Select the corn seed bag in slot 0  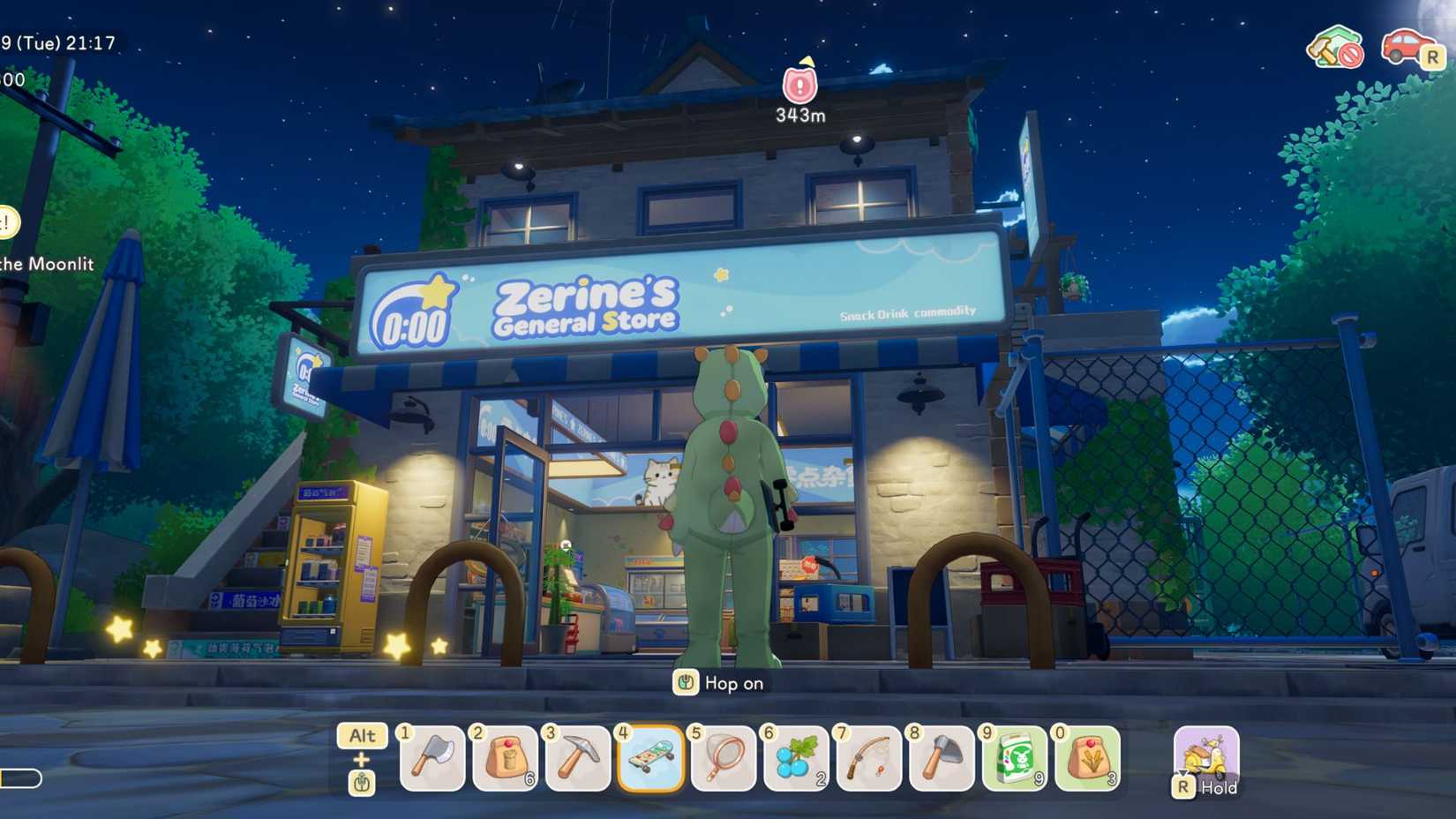[x=1088, y=759]
